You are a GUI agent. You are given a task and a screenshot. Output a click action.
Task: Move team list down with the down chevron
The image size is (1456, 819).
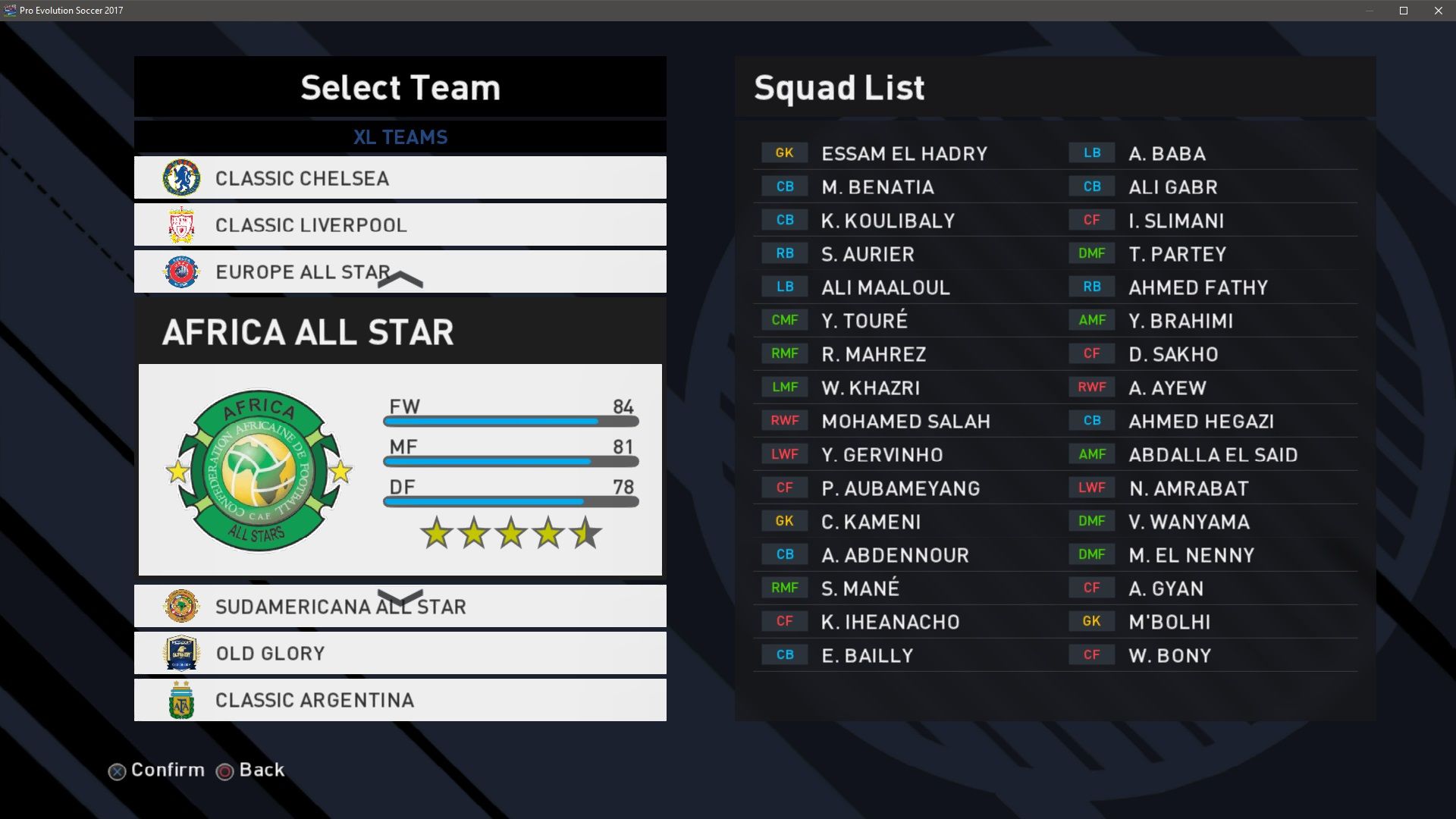pos(400,597)
